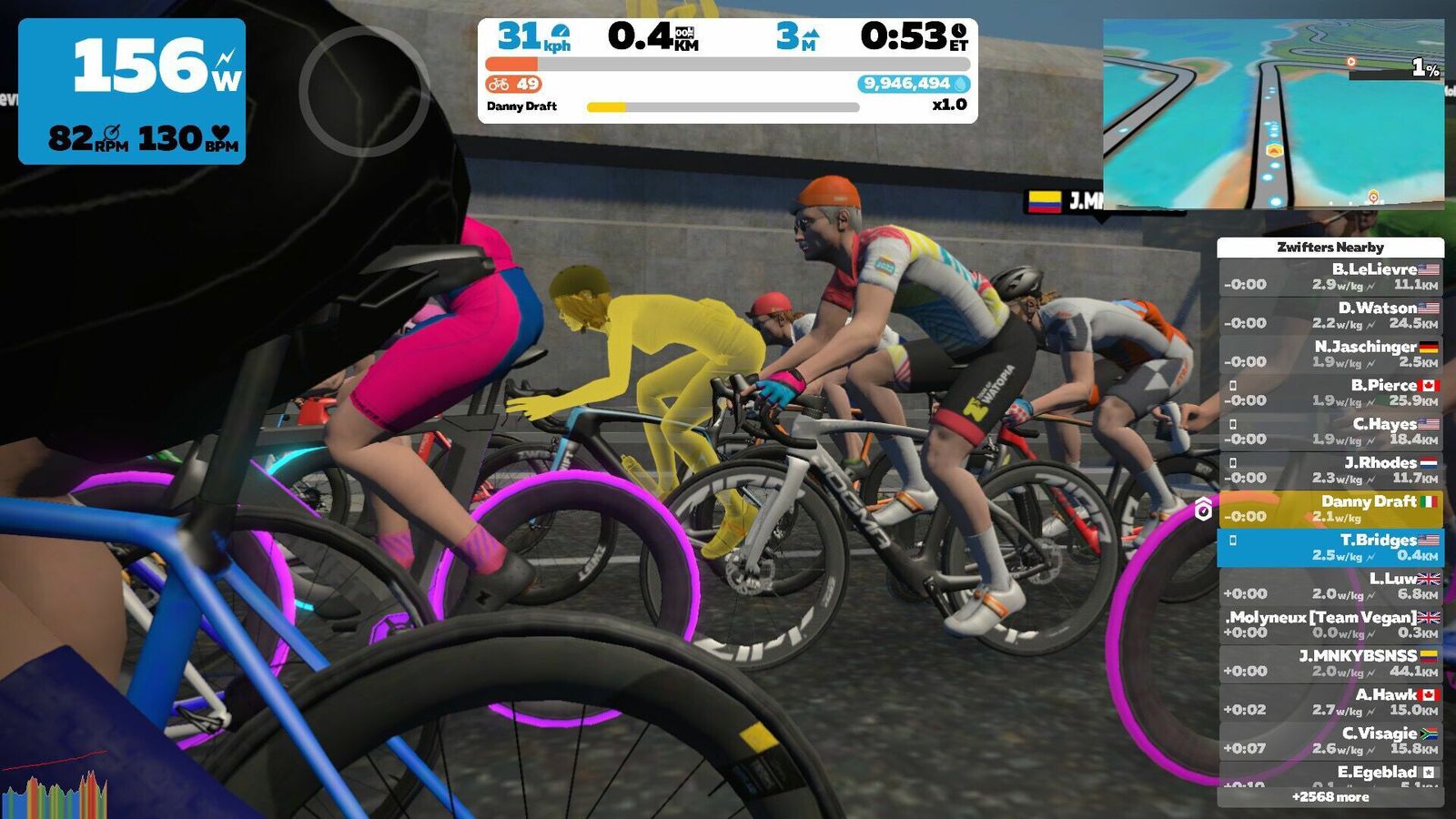Click L.Luw's entry in the nearby list
This screenshot has height=819, width=1456.
[x=1330, y=586]
